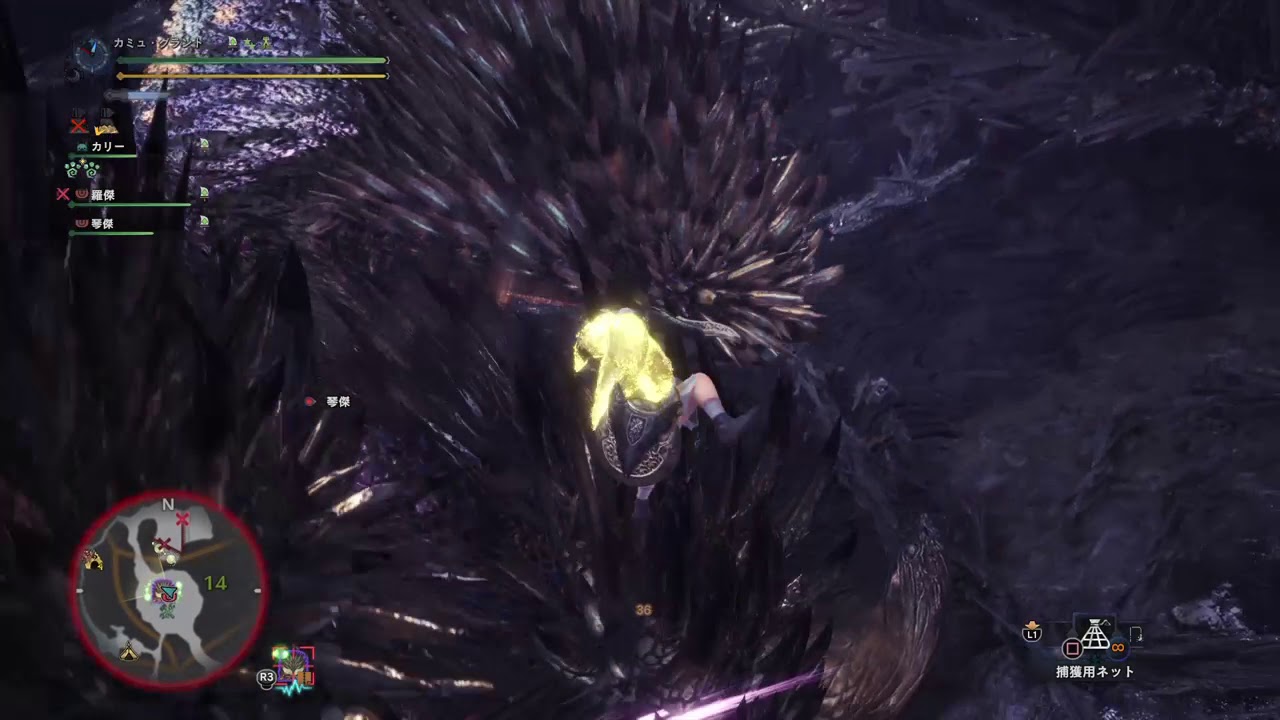Click the infinity ammo symbol on the item slot
This screenshot has height=720, width=1280.
click(x=1118, y=645)
